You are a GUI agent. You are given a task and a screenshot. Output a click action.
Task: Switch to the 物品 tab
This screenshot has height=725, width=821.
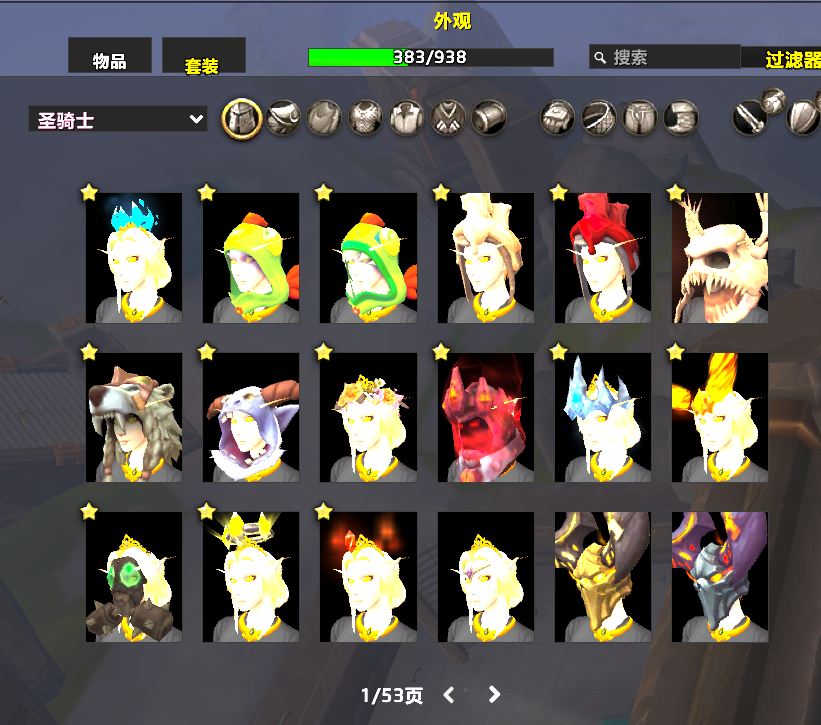pyautogui.click(x=109, y=60)
